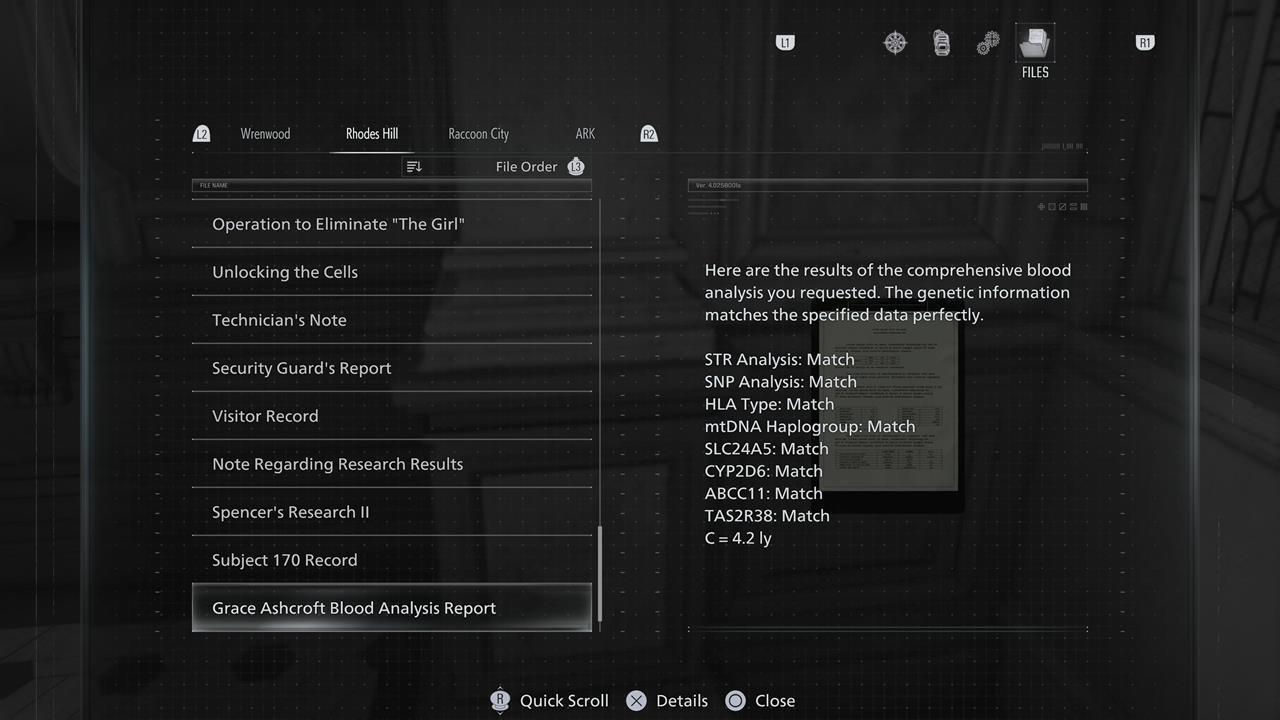
Task: Open the Spencer's Research II file entry
Action: [290, 511]
